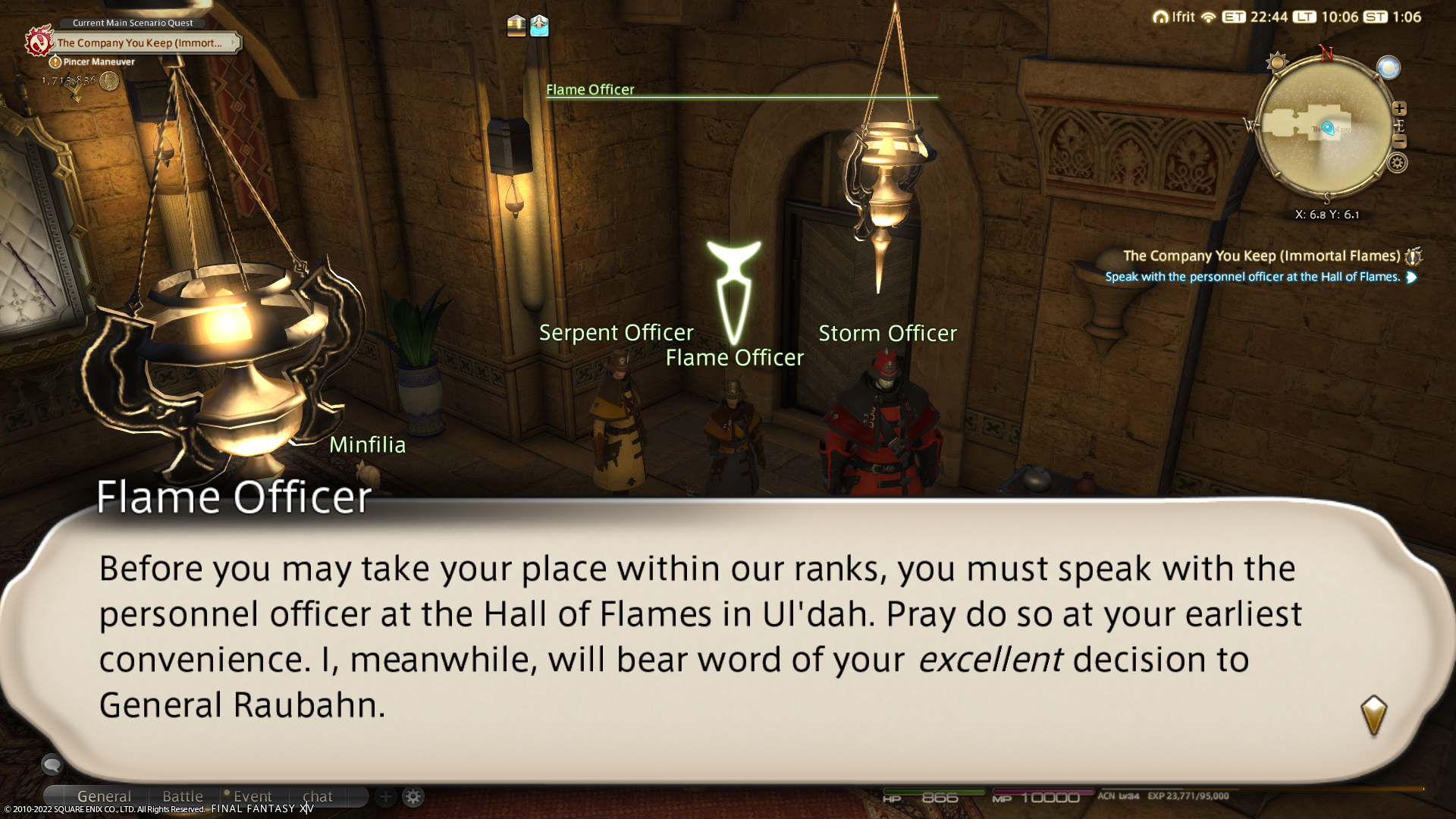Click the blue sanctuary status icon
Image resolution: width=1456 pixels, height=819 pixels.
539,26
